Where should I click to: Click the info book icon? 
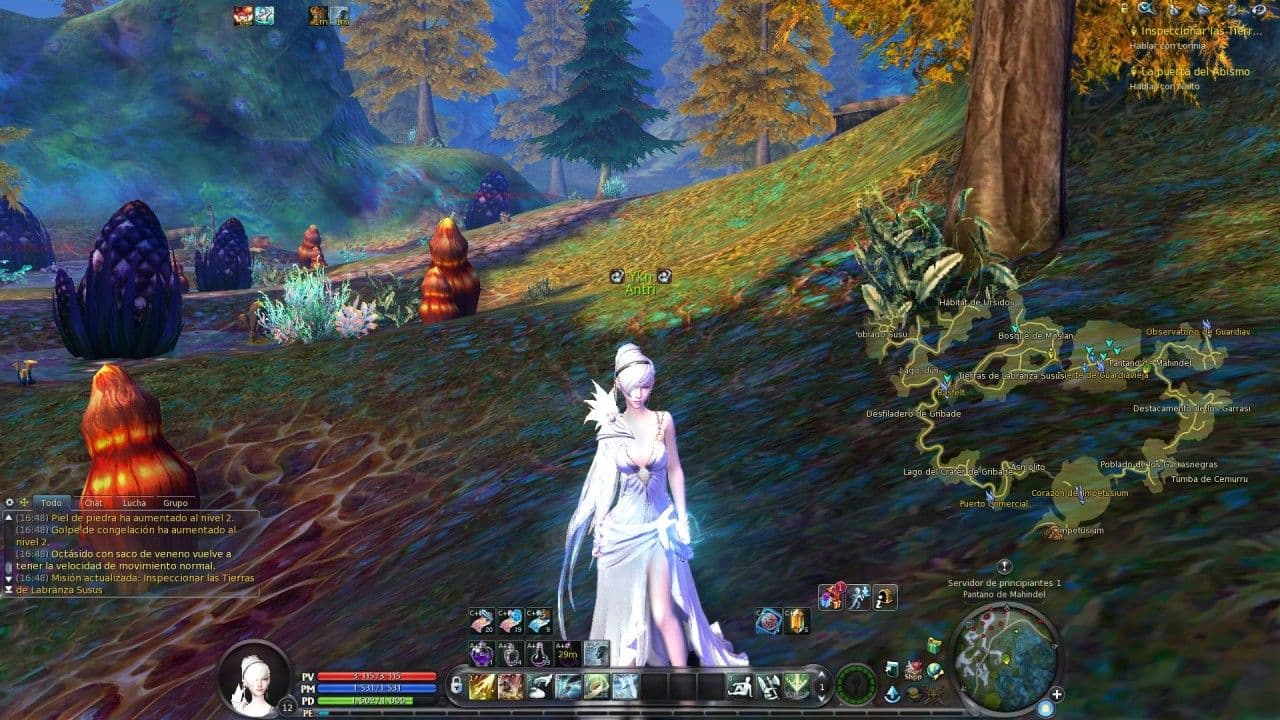pyautogui.click(x=884, y=598)
